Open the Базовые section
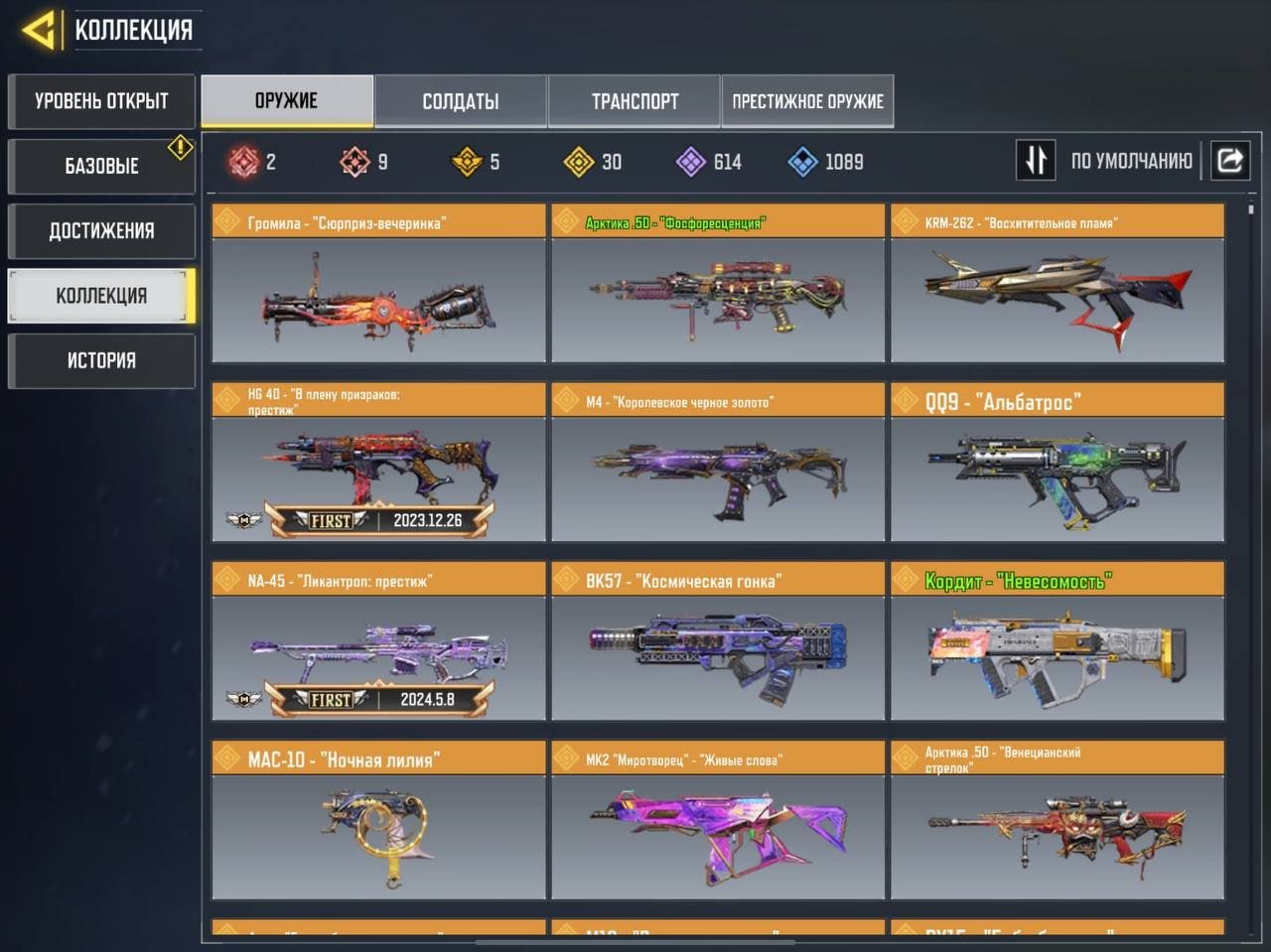The width and height of the screenshot is (1271, 952). [x=101, y=166]
